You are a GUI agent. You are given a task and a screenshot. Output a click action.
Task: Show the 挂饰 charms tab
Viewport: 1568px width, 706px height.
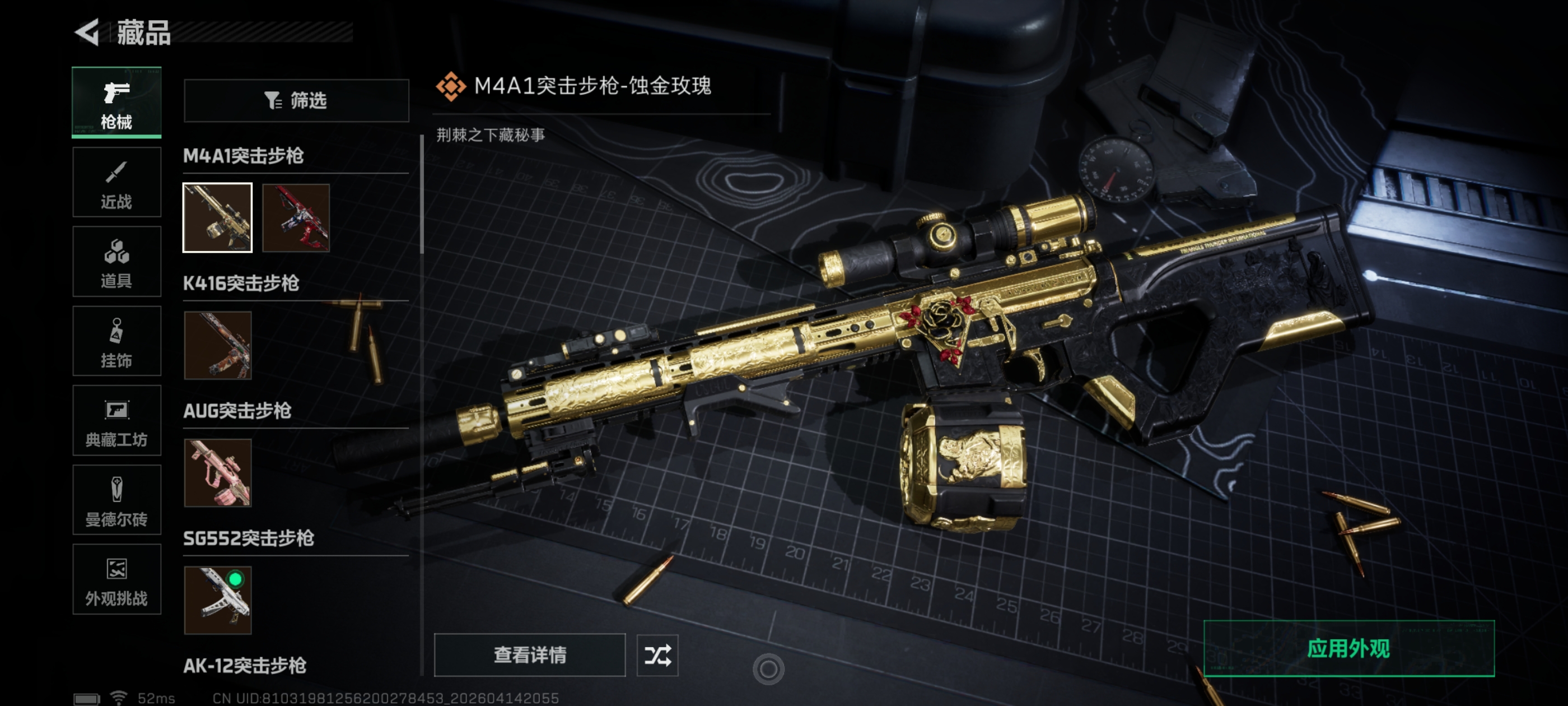[x=116, y=341]
